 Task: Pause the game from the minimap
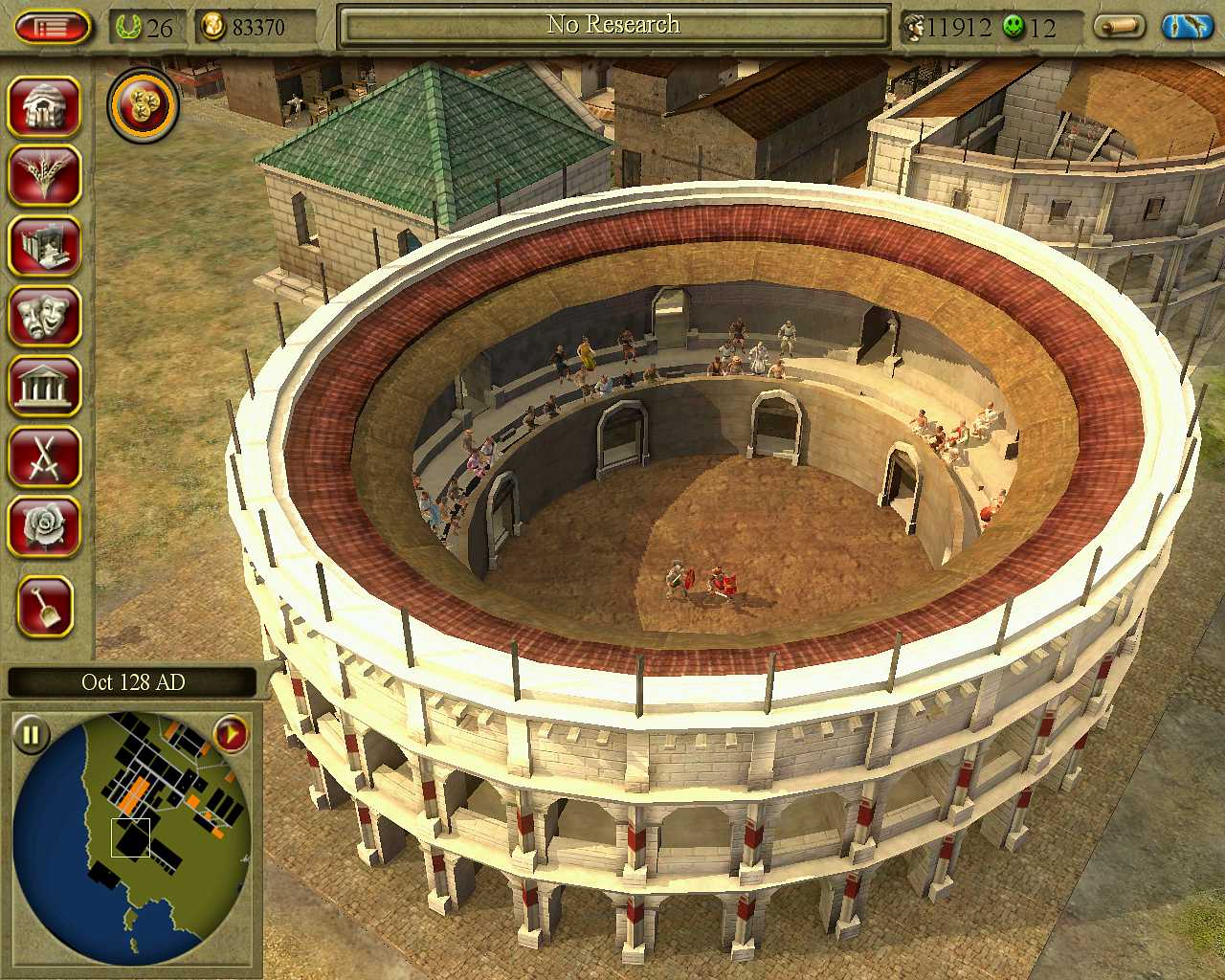31,735
